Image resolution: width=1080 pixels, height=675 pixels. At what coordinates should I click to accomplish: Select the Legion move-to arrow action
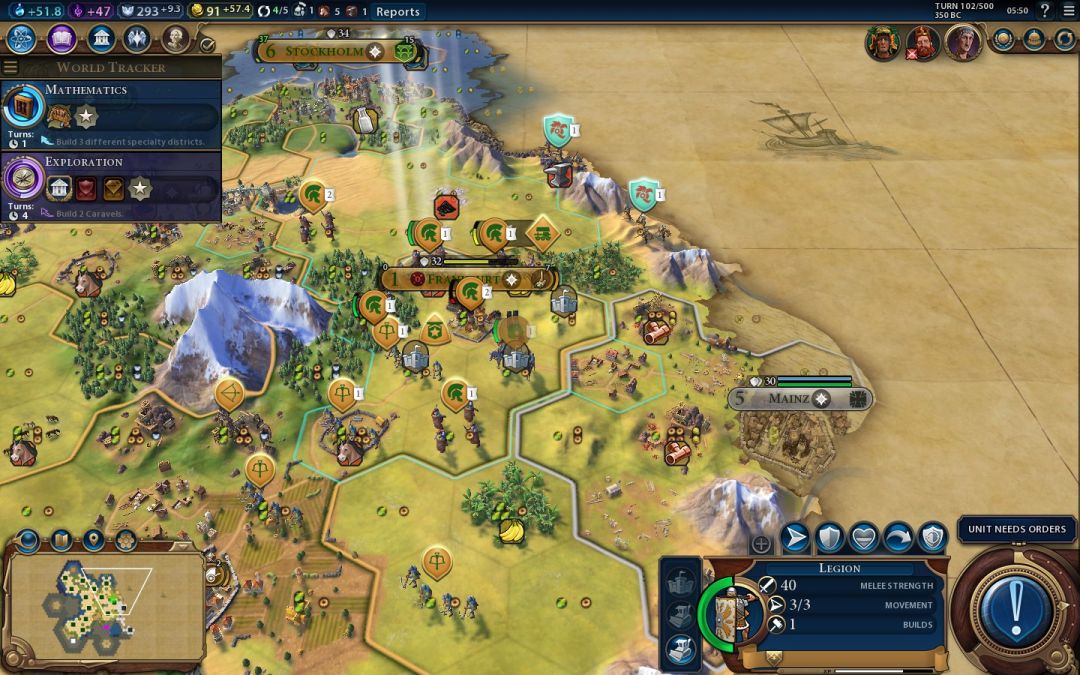coord(796,538)
